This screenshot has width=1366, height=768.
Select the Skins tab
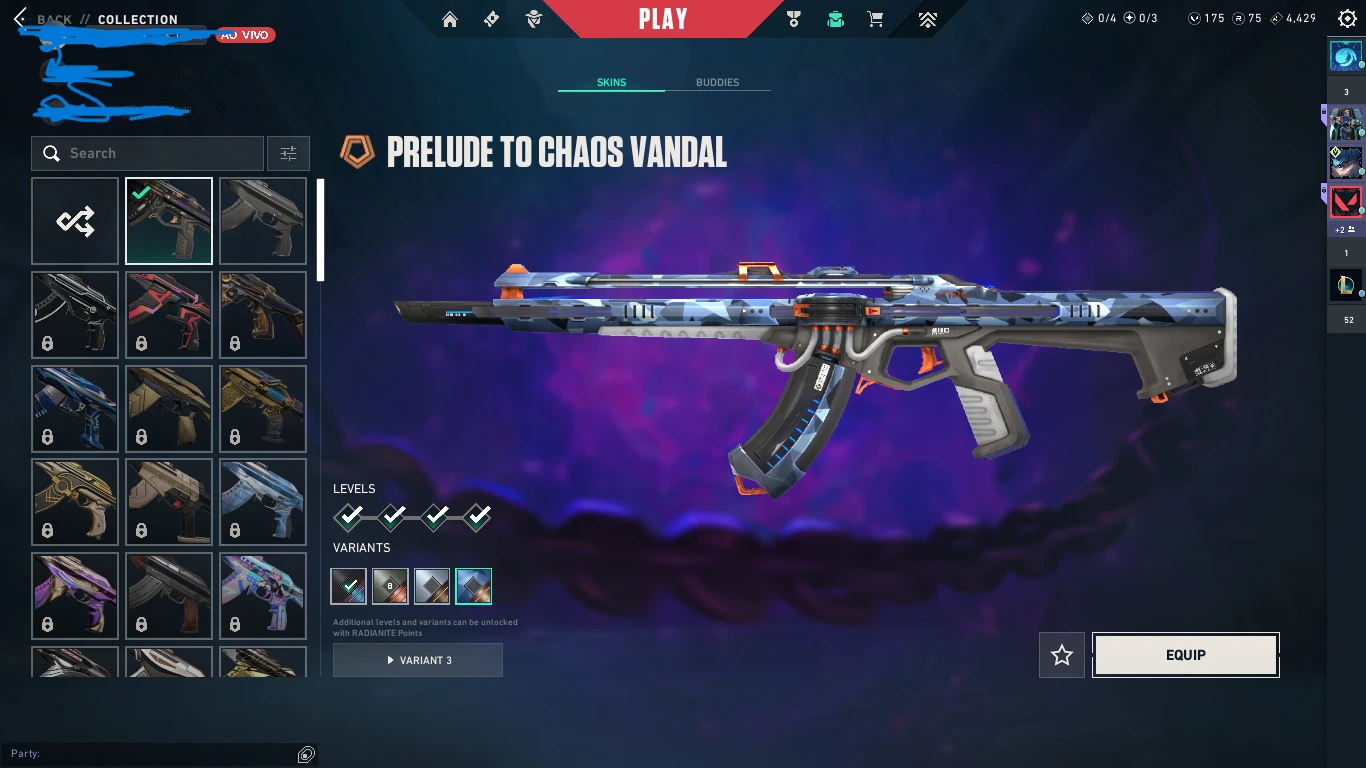[x=611, y=82]
